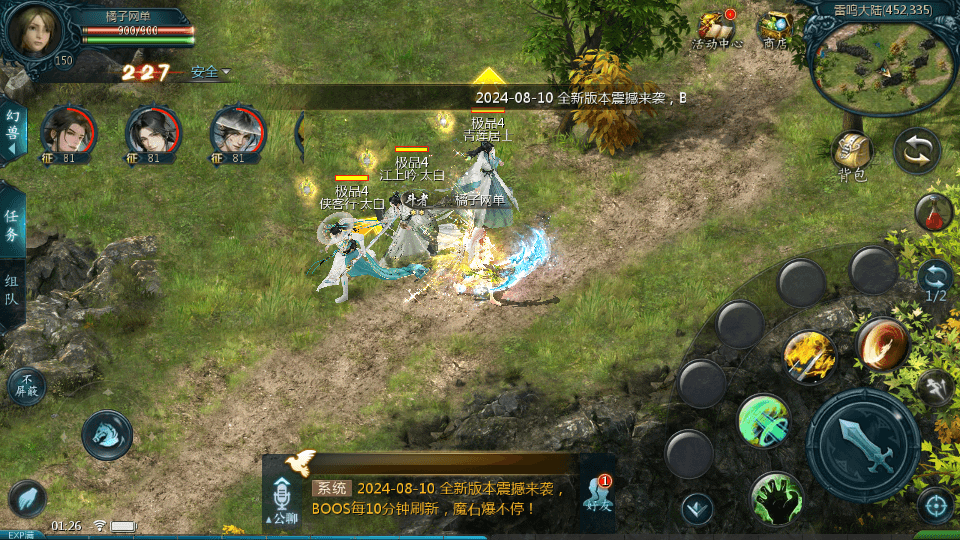
Task: Select target with the crosshair button
Action: pyautogui.click(x=936, y=506)
